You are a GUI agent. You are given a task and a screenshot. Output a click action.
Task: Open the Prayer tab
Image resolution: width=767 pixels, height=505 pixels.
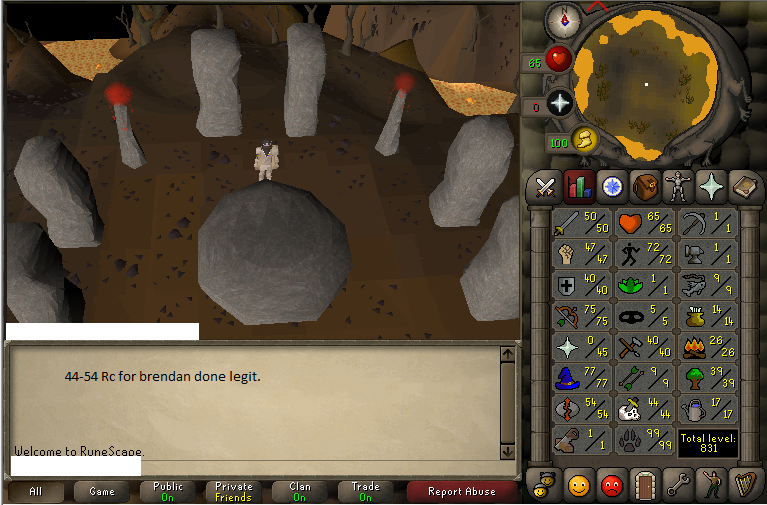click(710, 186)
